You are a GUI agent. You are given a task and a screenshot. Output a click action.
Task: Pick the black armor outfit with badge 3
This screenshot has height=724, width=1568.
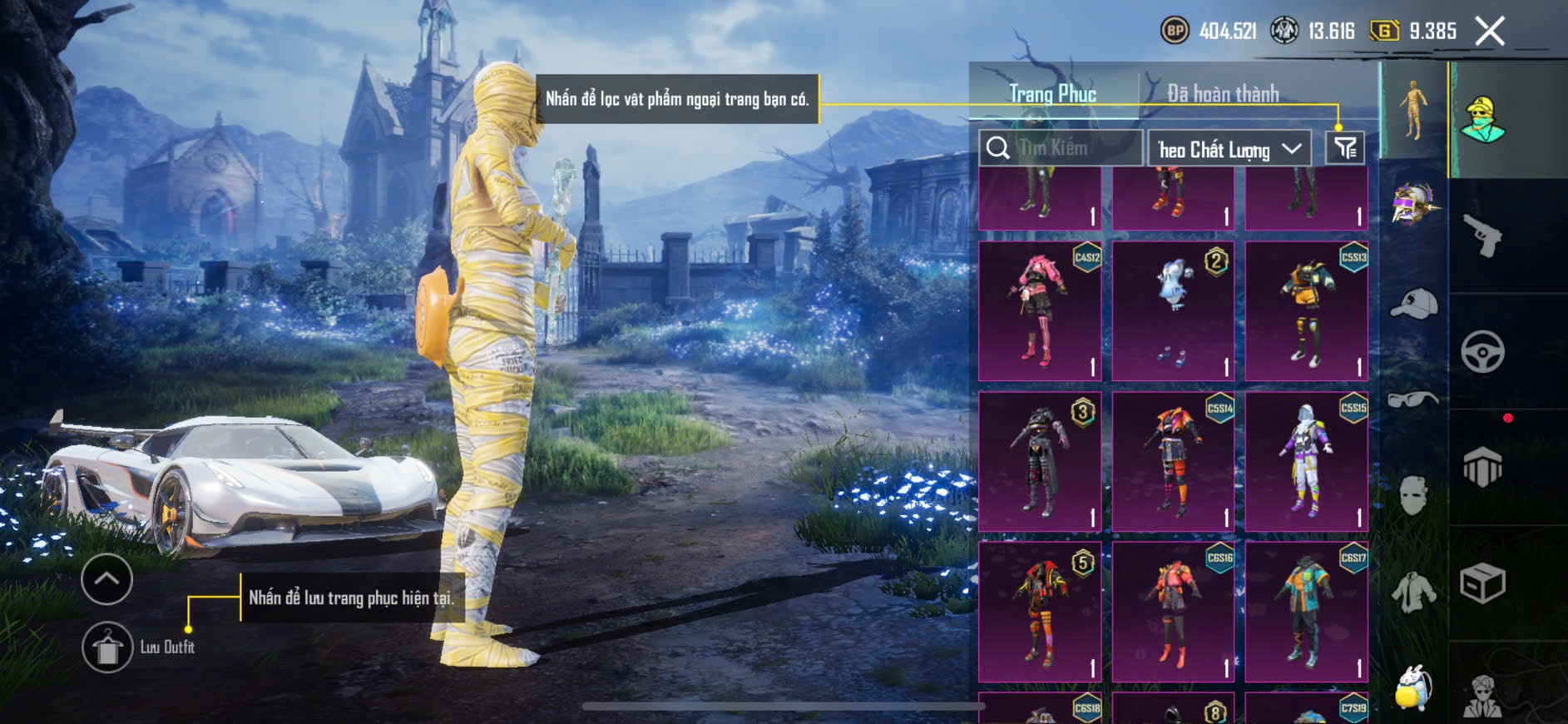[x=1040, y=462]
